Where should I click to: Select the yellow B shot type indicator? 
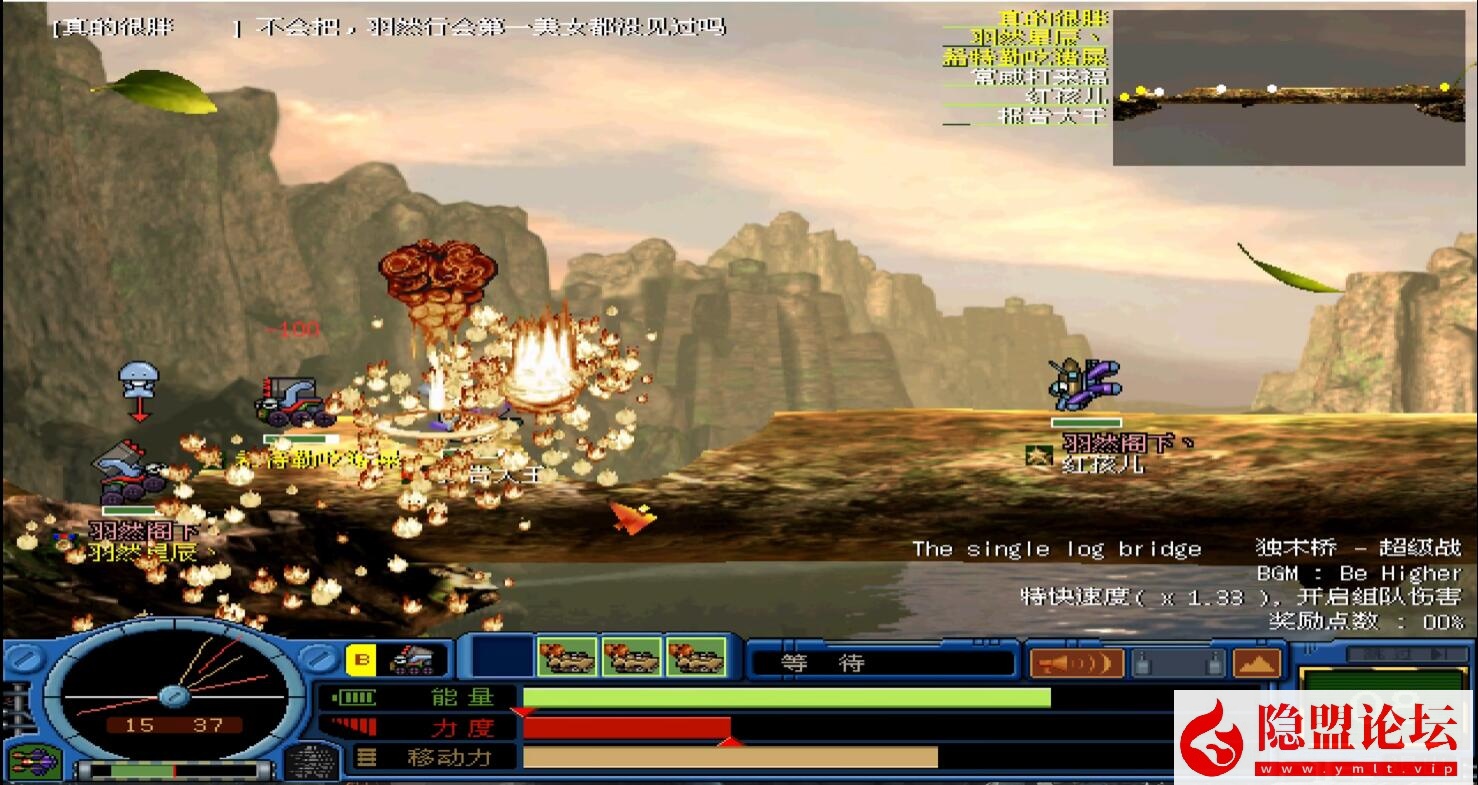(361, 660)
